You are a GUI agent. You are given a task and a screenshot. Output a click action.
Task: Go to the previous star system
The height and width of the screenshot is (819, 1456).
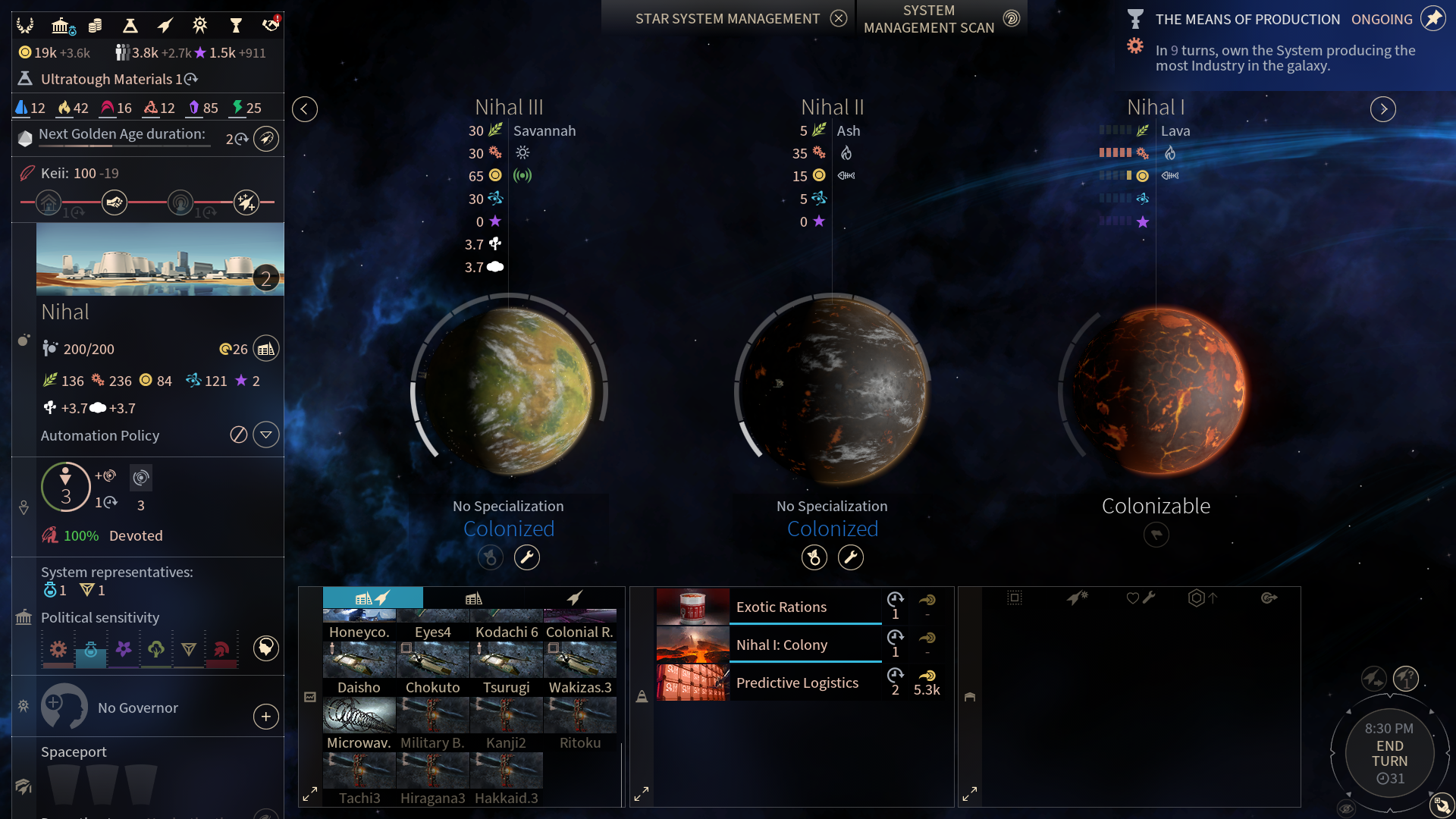[305, 109]
